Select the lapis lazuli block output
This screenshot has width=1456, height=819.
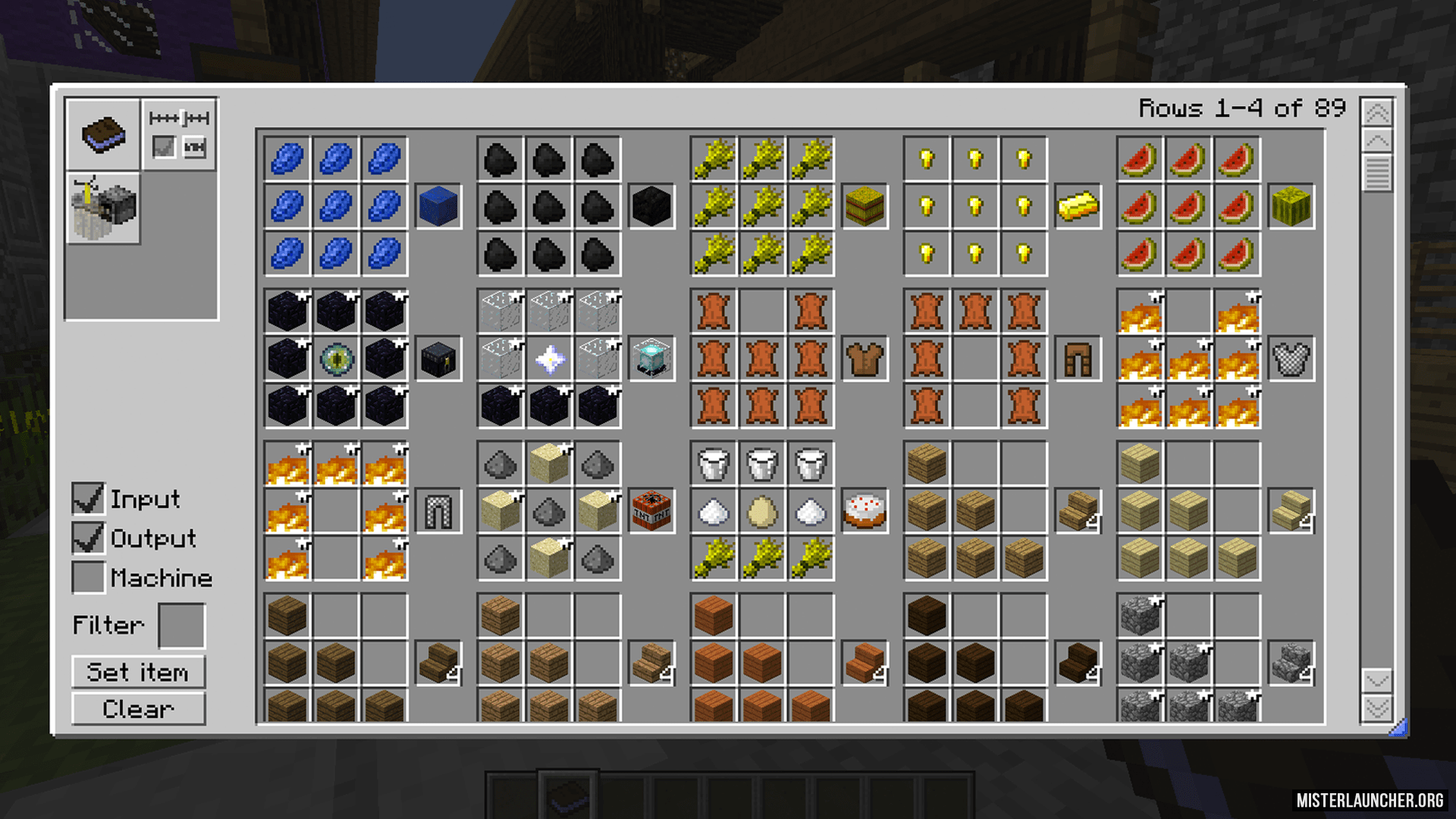click(x=438, y=206)
